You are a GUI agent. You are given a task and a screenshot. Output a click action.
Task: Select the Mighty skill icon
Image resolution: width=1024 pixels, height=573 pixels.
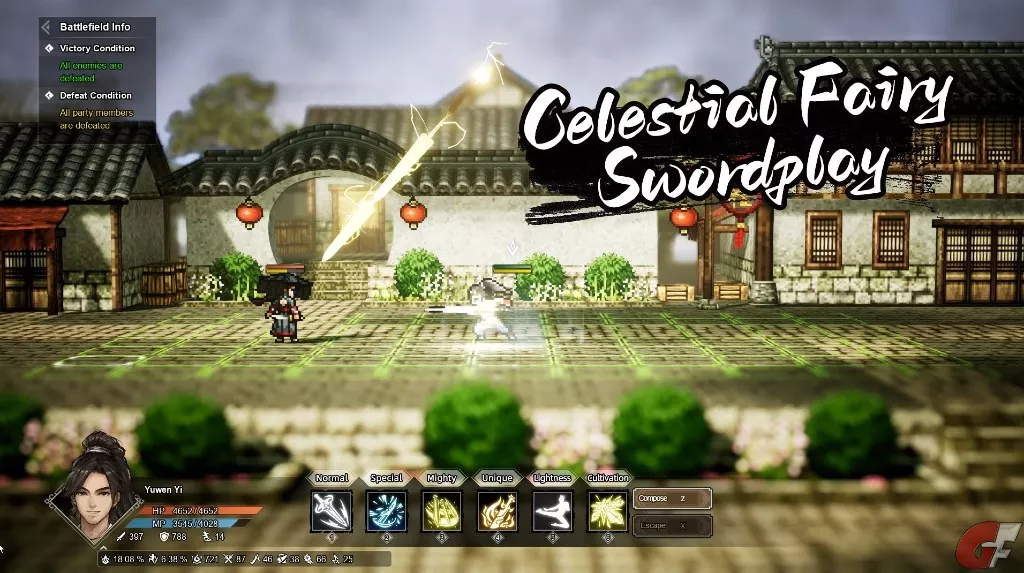[441, 510]
